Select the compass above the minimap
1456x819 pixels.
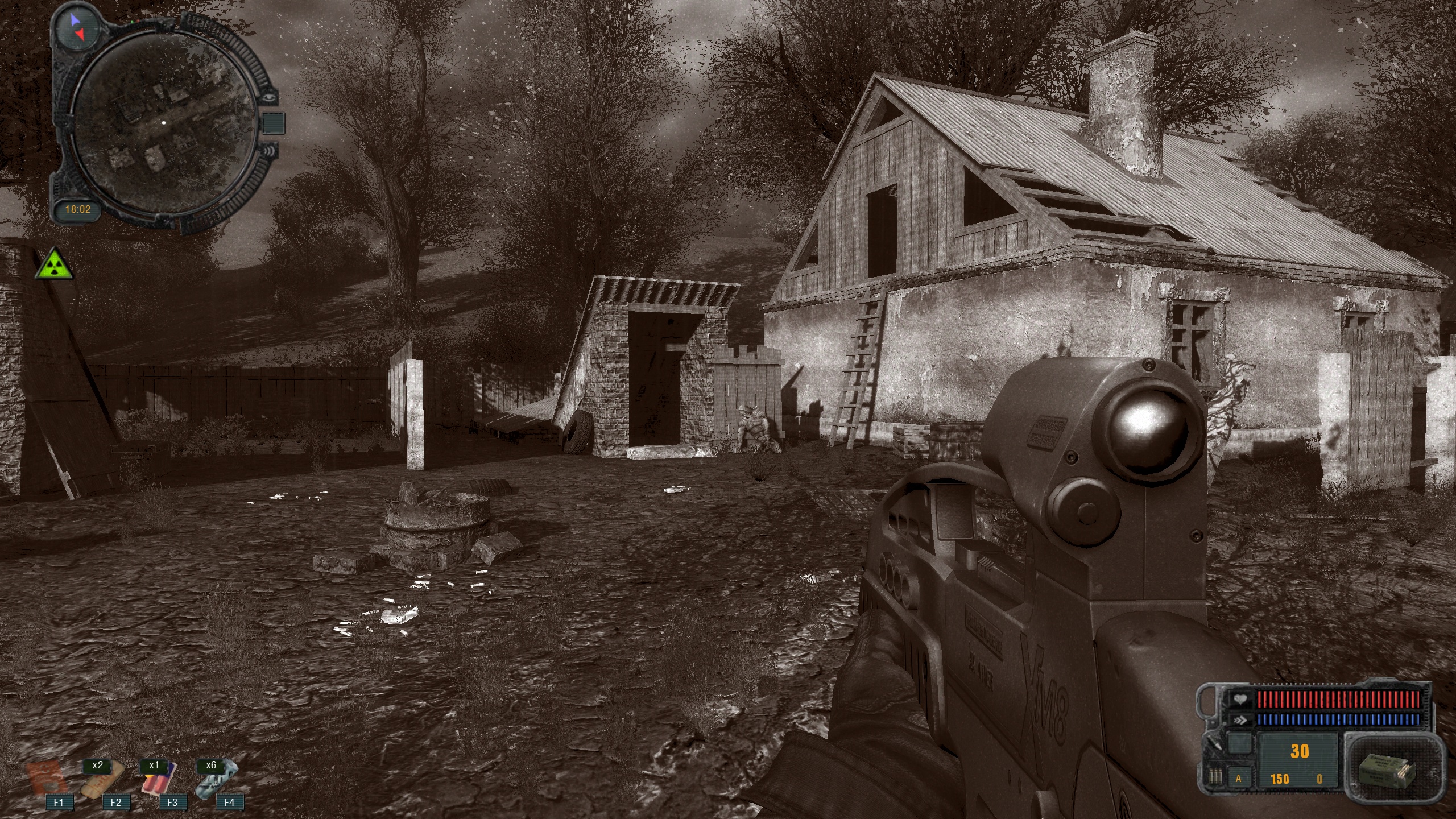pos(77,27)
